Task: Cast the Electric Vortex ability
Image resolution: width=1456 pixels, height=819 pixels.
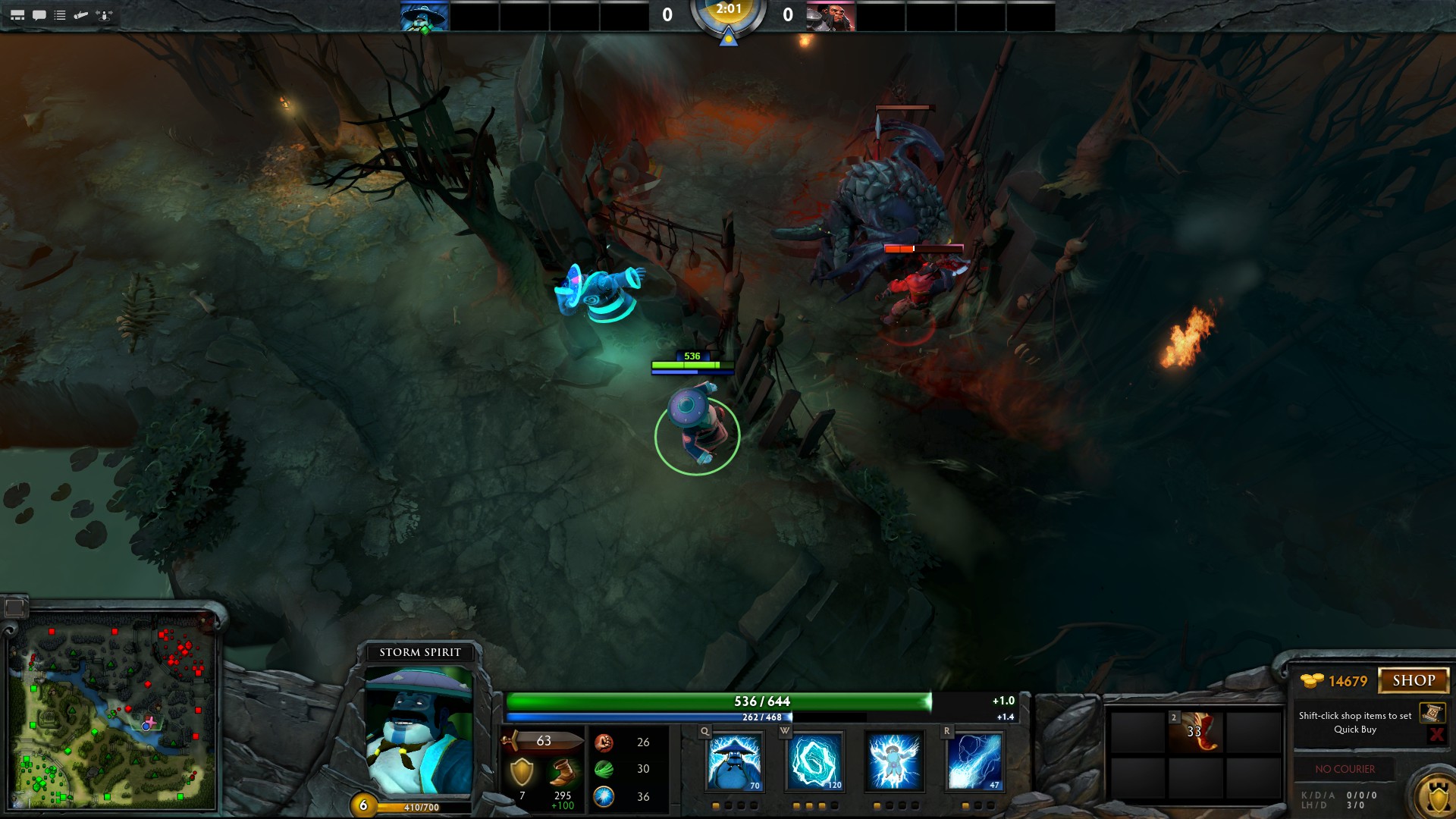Action: point(814,761)
